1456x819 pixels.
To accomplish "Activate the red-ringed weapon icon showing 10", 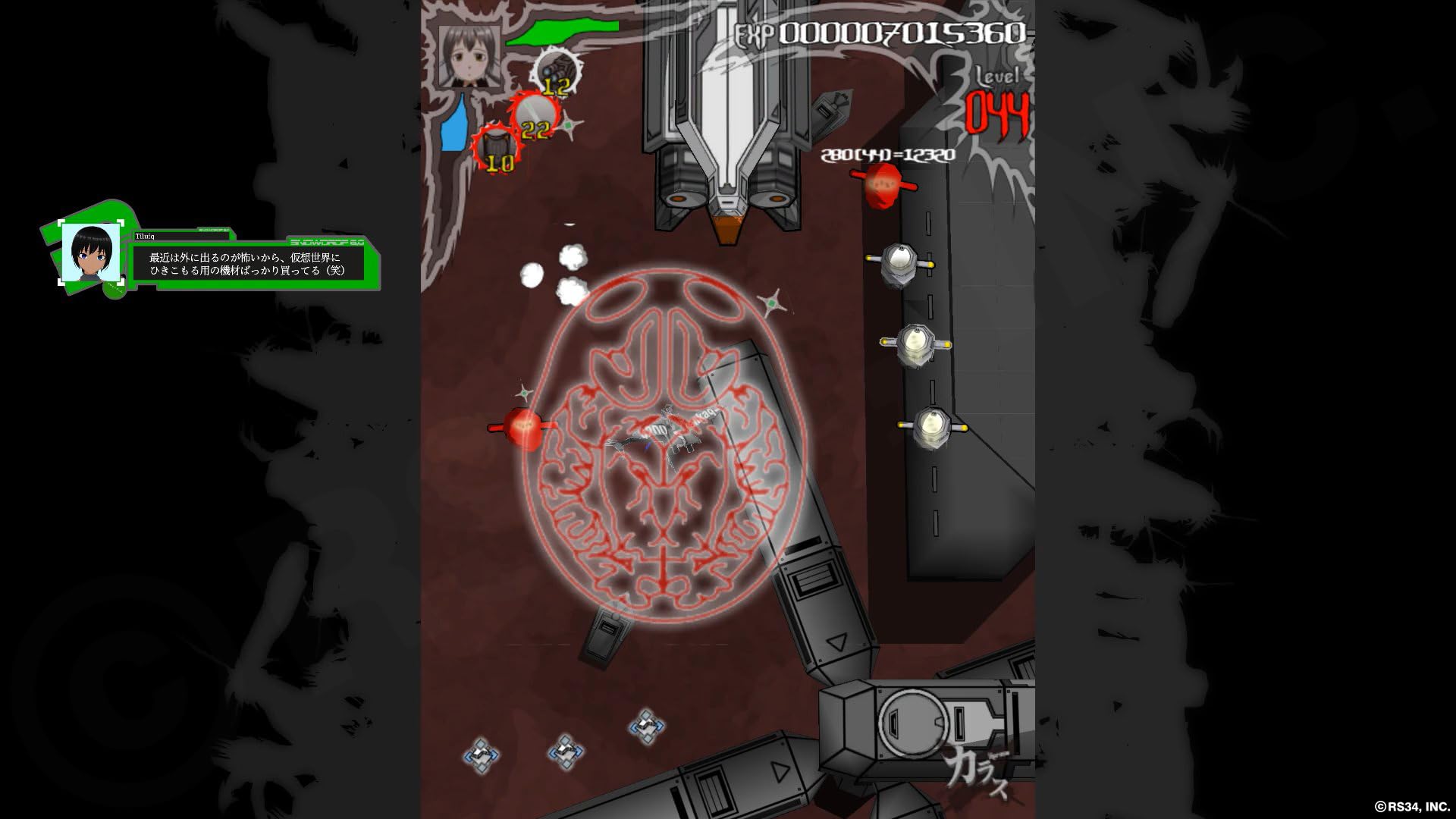I will [497, 148].
